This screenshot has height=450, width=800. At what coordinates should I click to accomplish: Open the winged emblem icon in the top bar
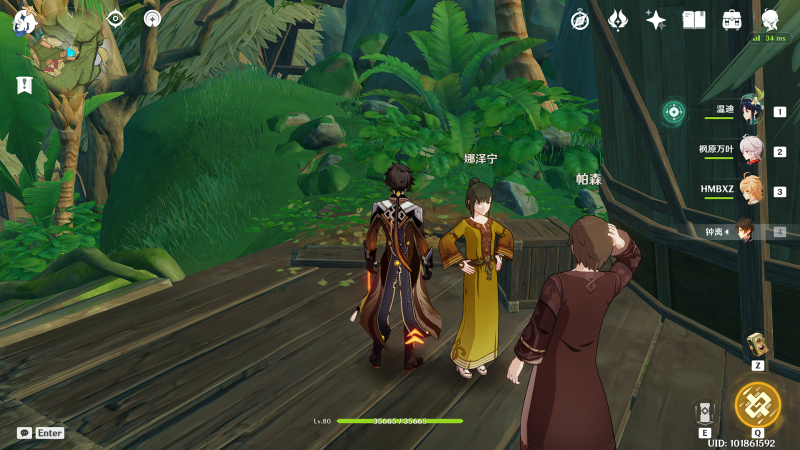coord(618,20)
